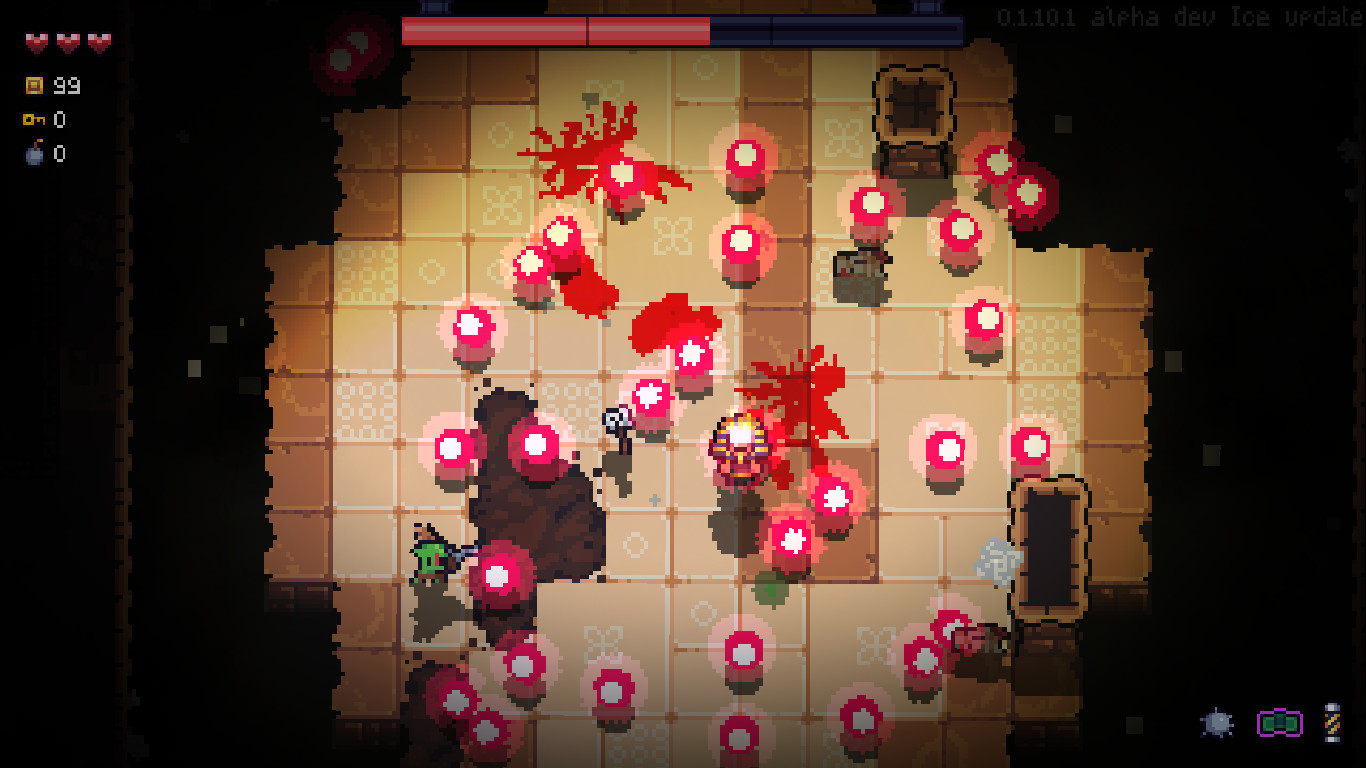This screenshot has height=768, width=1366.
Task: Click the gold coin currency icon
Action: pos(36,84)
